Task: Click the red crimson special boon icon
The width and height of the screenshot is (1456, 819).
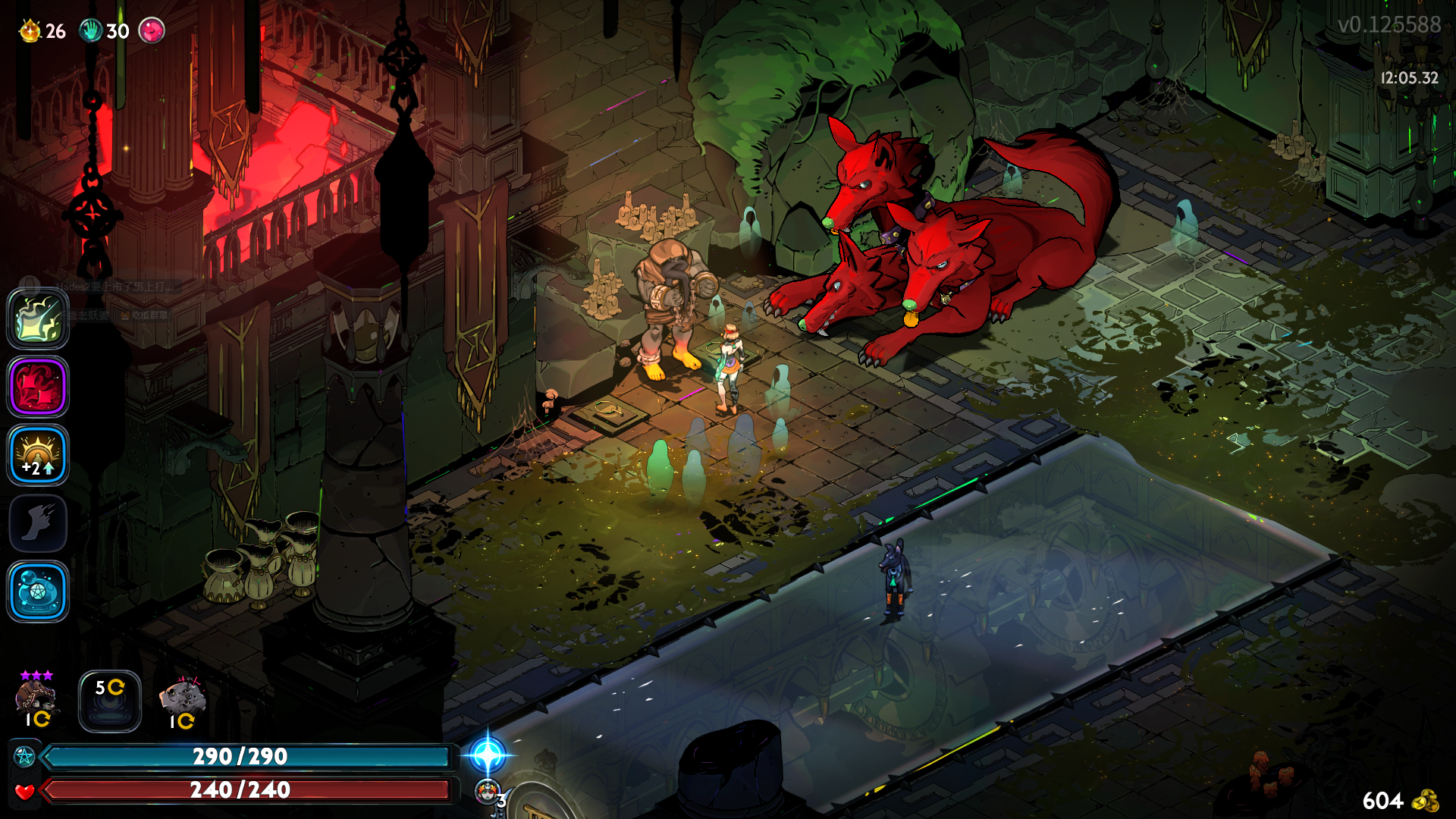Action: (38, 387)
